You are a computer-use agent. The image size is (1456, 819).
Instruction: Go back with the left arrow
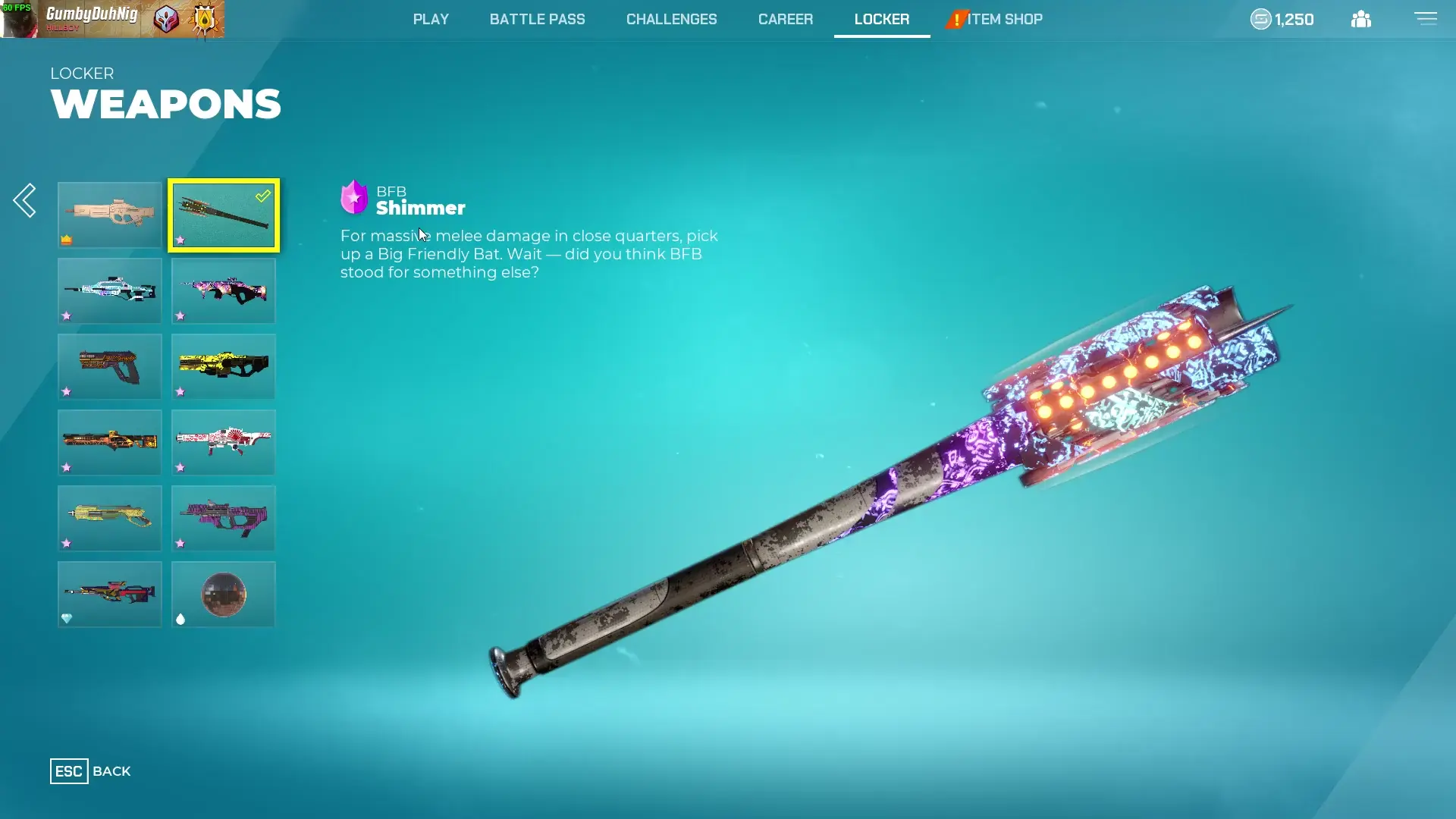click(x=25, y=200)
